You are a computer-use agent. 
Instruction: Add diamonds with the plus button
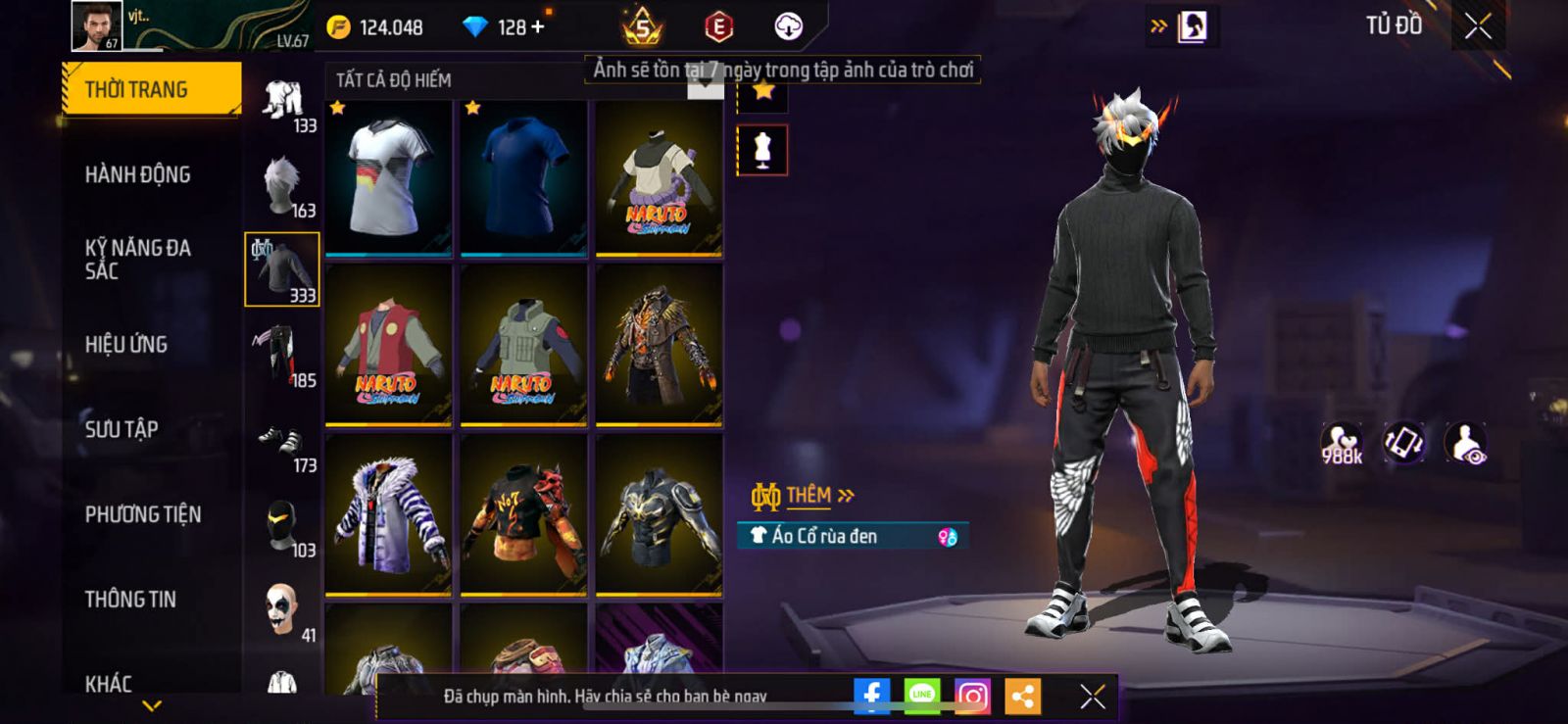click(x=537, y=27)
